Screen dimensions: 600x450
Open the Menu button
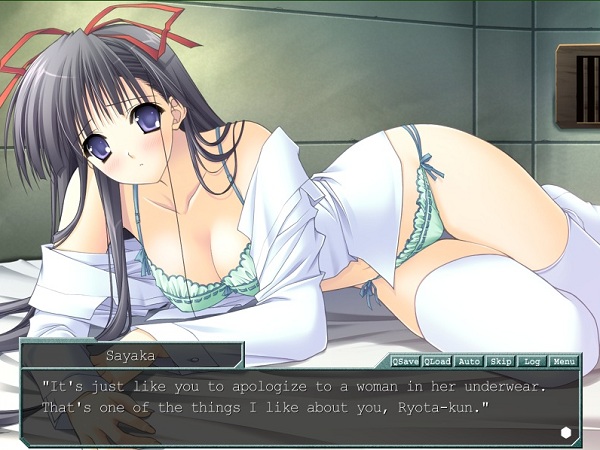point(564,360)
